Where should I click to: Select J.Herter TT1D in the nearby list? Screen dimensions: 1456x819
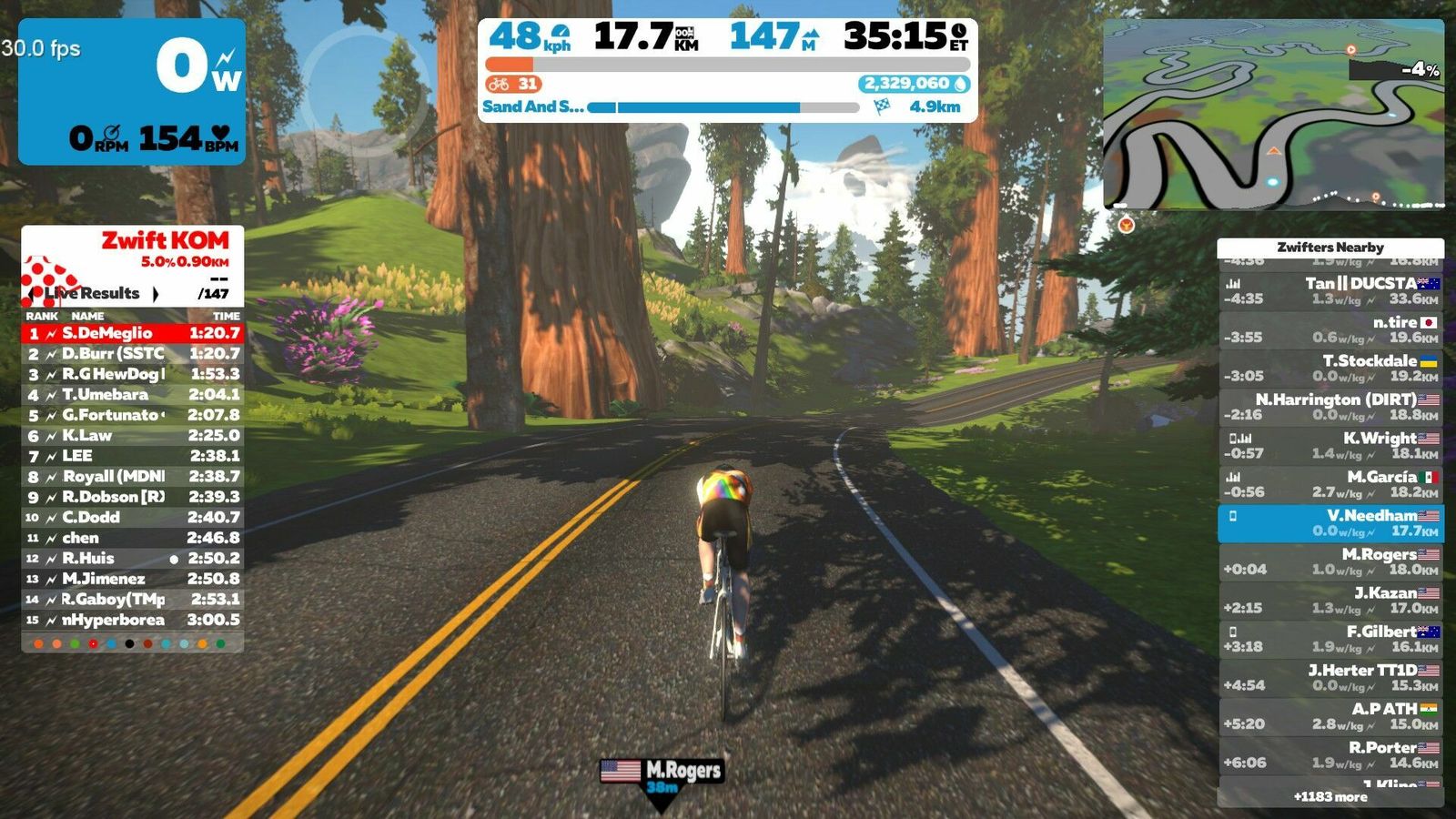(x=1330, y=678)
